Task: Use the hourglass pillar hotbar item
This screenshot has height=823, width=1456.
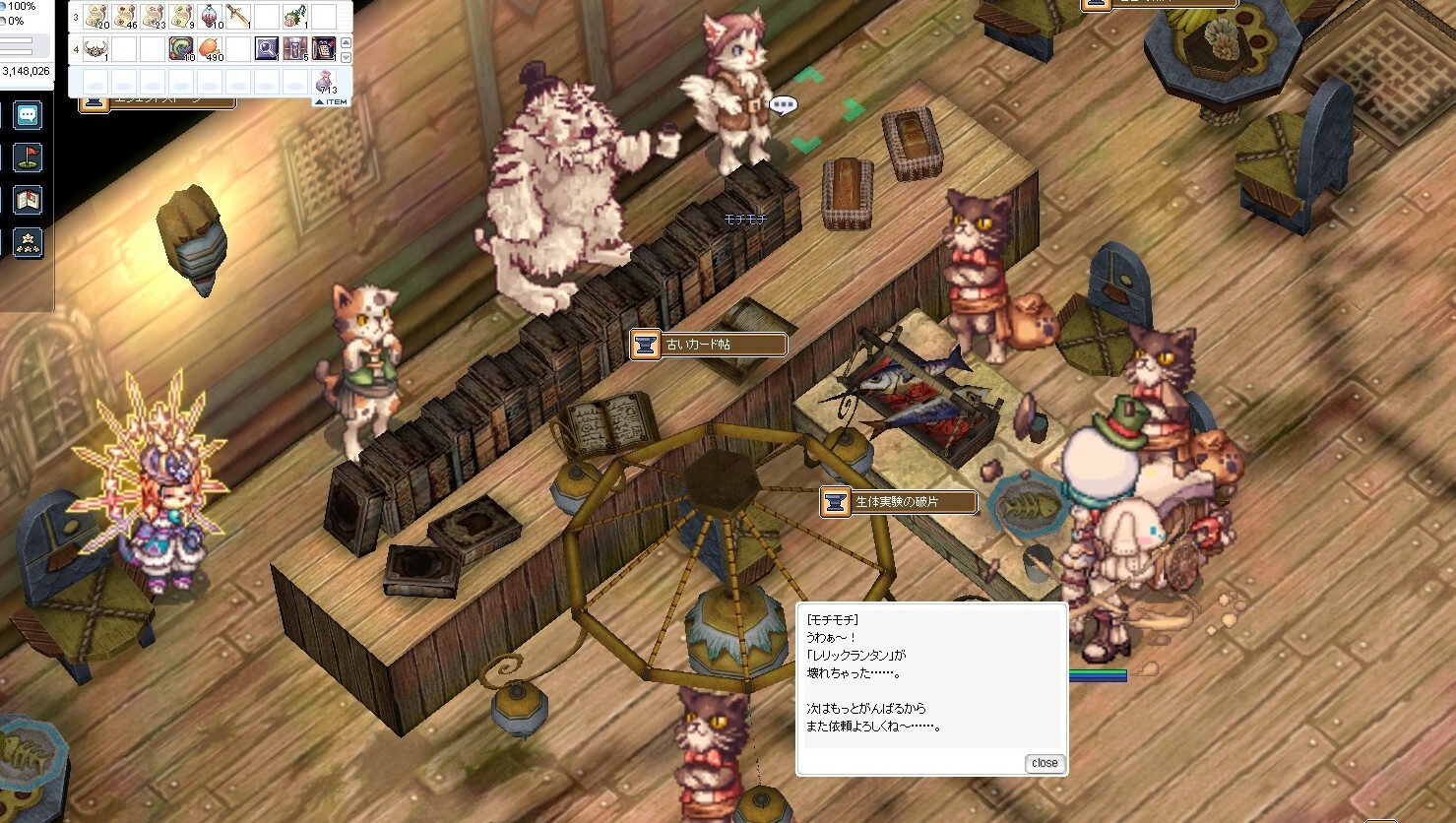Action: pyautogui.click(x=295, y=48)
